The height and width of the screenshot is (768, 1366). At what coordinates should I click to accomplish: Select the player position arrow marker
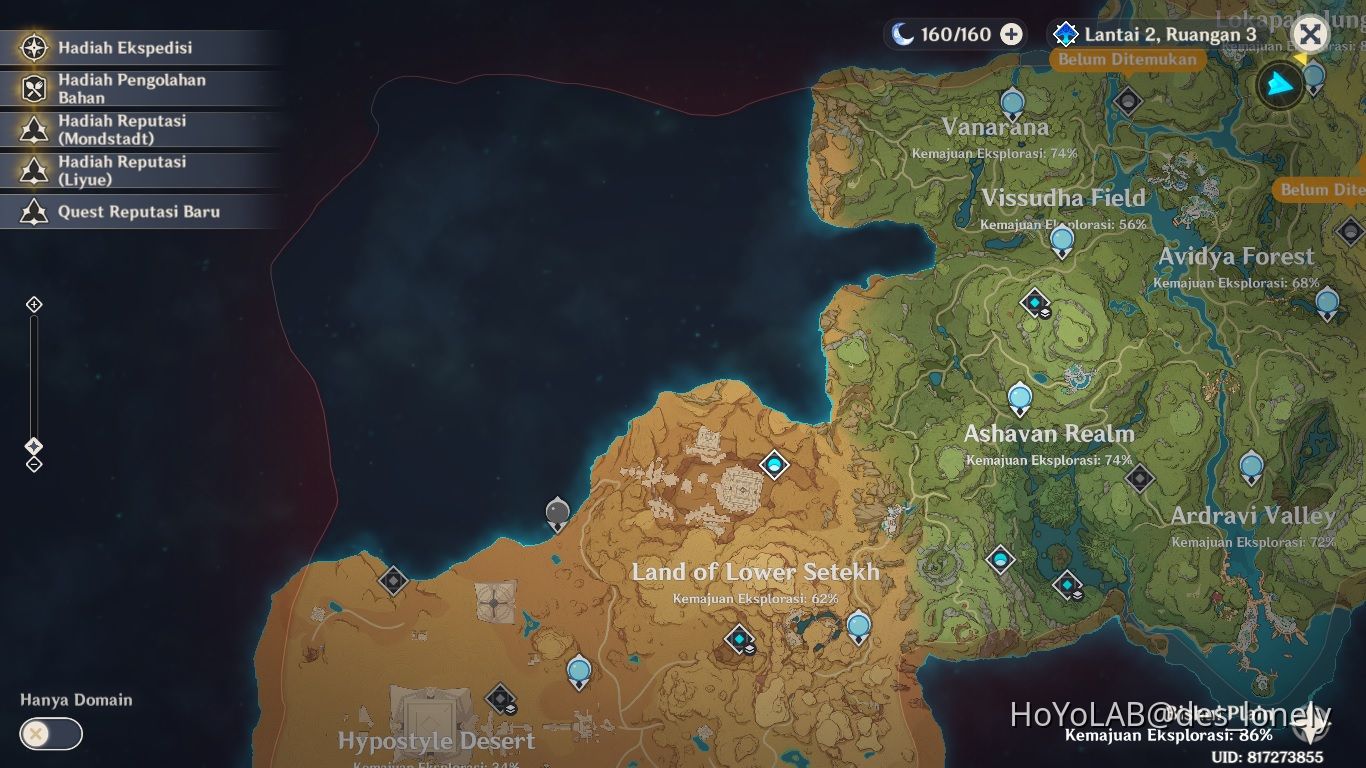click(x=1278, y=86)
